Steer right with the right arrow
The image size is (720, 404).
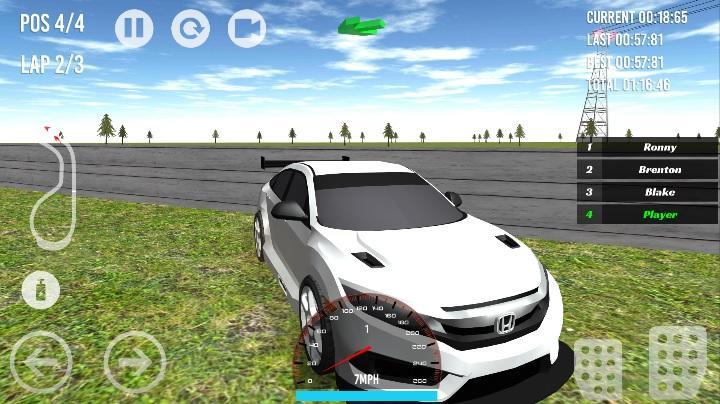coord(134,360)
